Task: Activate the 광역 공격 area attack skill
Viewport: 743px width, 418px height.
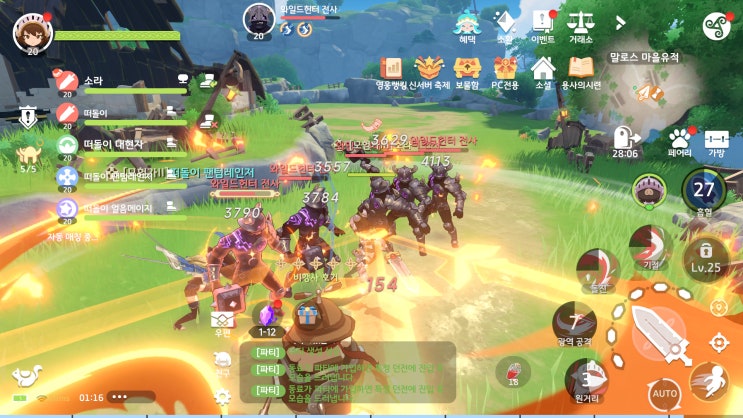Action: click(x=574, y=322)
